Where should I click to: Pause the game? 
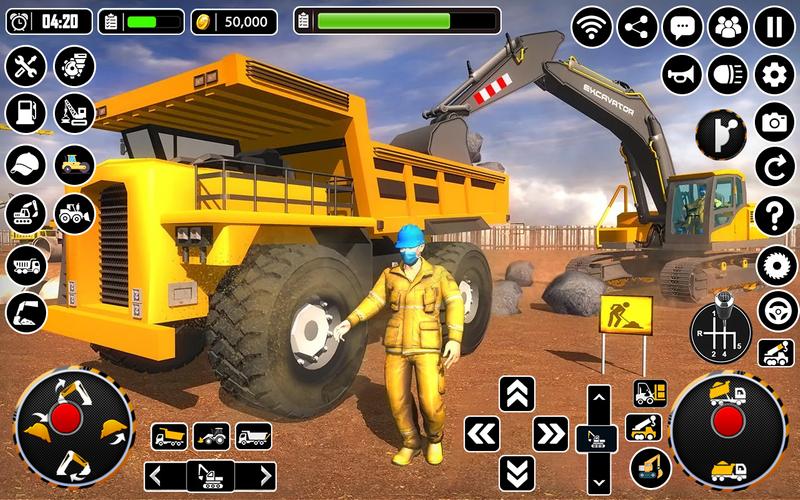point(774,26)
